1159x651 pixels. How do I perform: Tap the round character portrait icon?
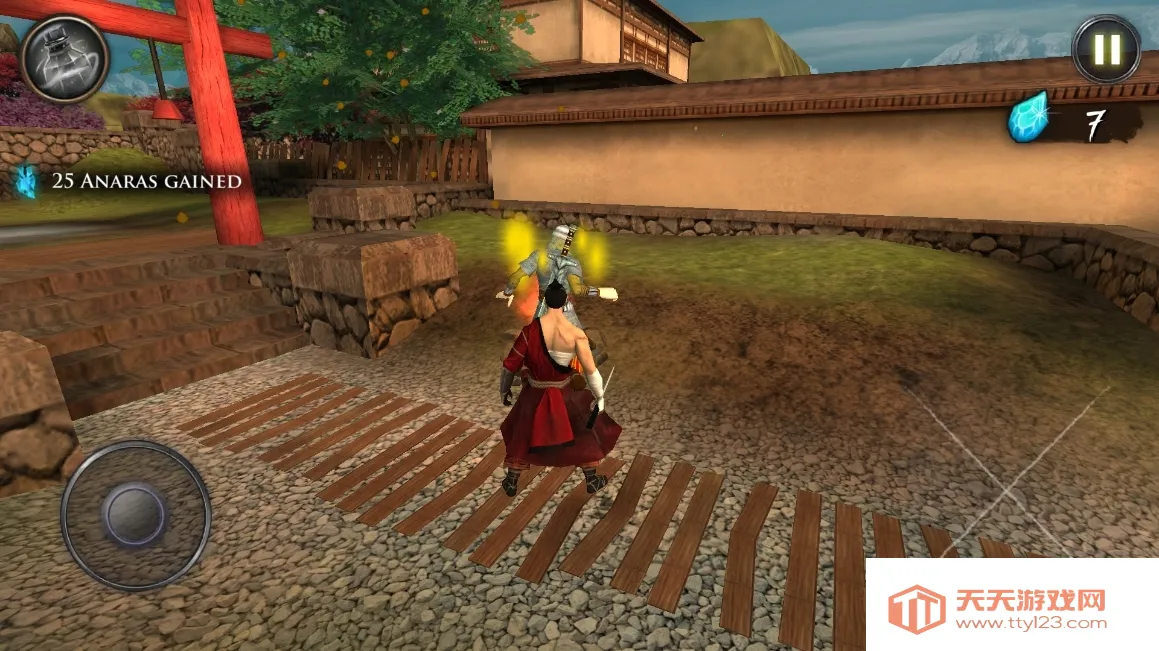(x=65, y=59)
